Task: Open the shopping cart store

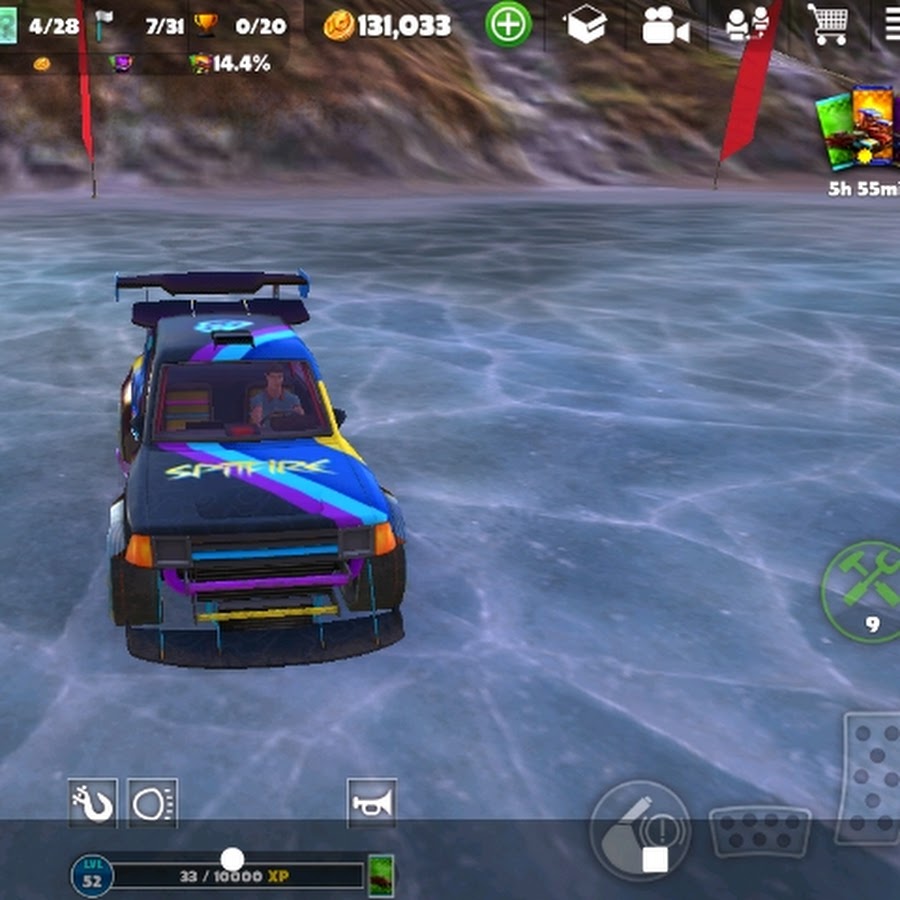Action: tap(829, 25)
